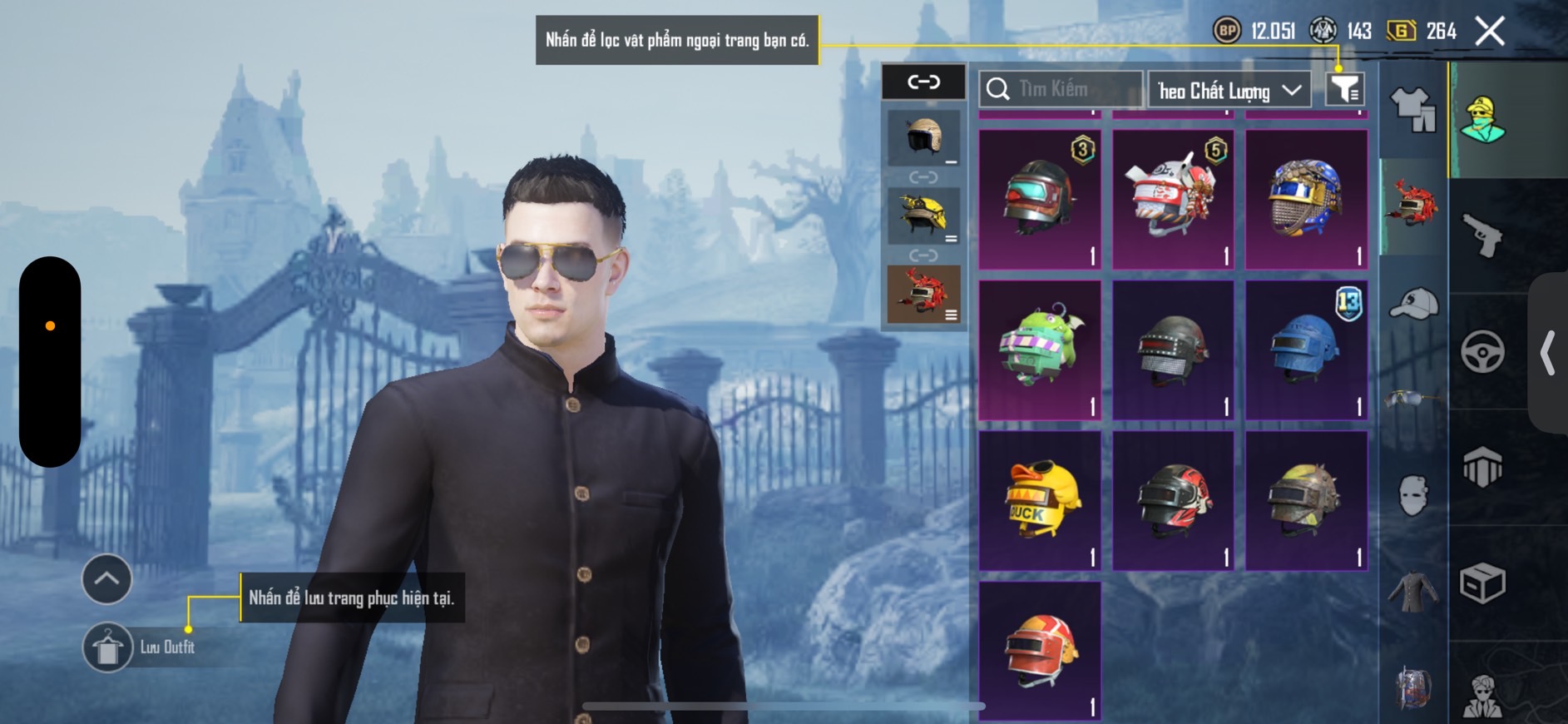
Task: Close the wardrobe with the X button
Action: (1490, 32)
